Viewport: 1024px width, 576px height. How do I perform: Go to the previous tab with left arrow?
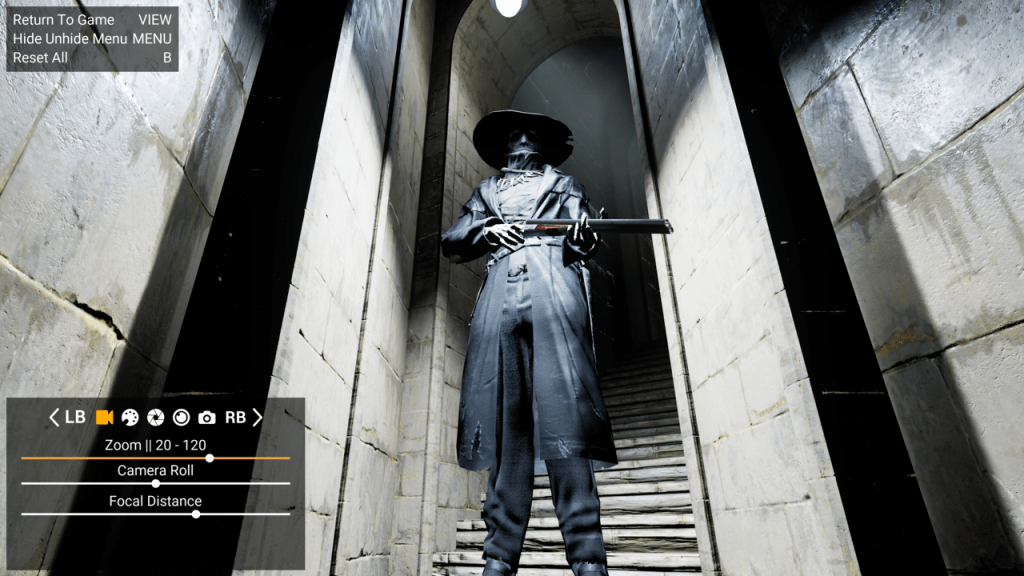coord(54,417)
